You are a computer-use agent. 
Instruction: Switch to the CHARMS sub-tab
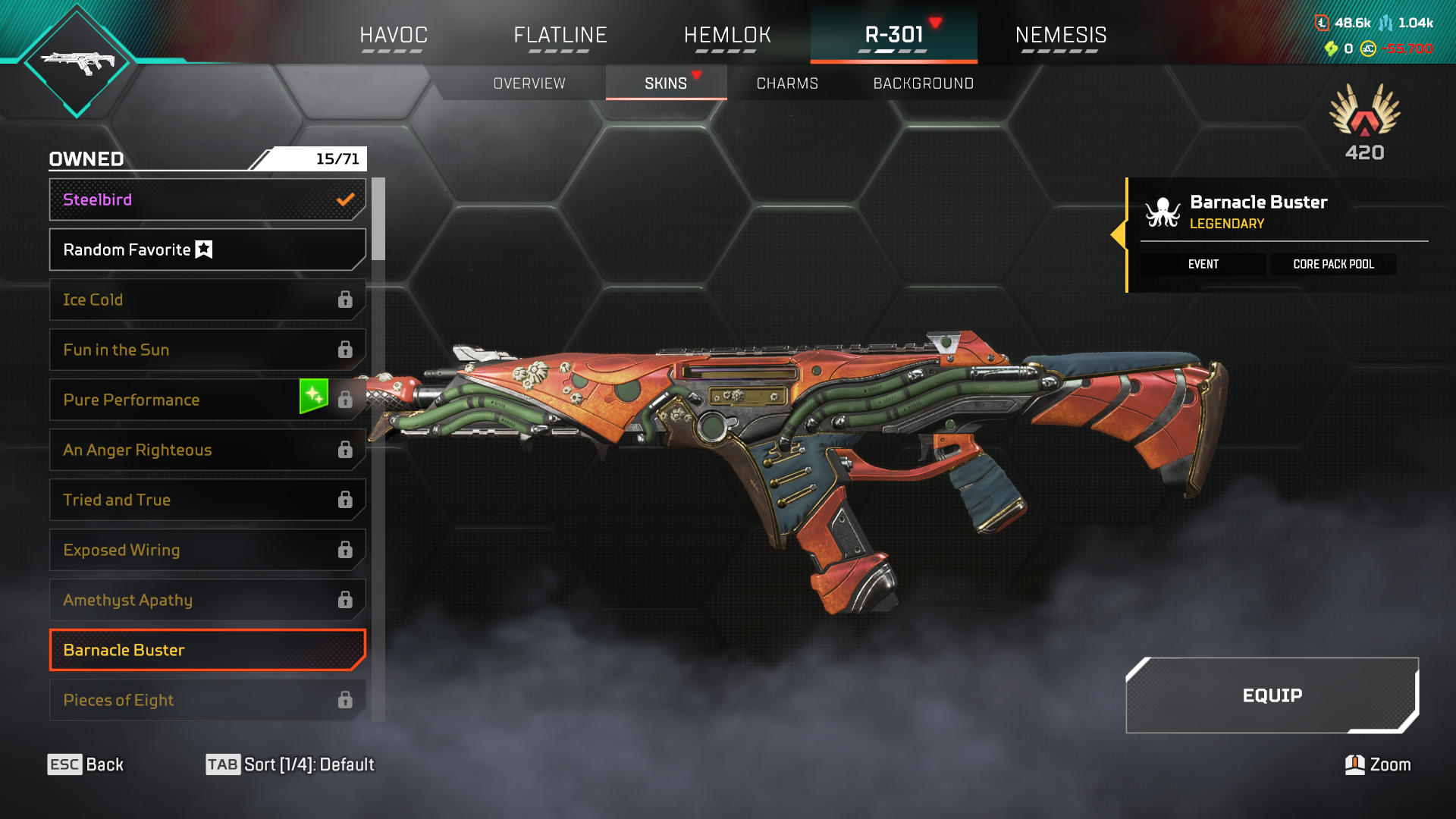click(787, 83)
